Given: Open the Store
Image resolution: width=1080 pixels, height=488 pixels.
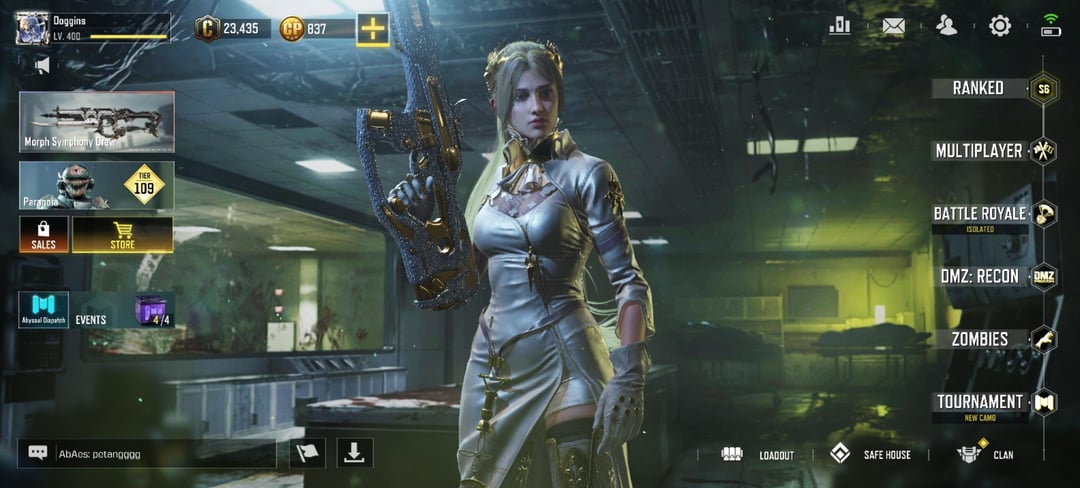Looking at the screenshot, I should [x=122, y=235].
